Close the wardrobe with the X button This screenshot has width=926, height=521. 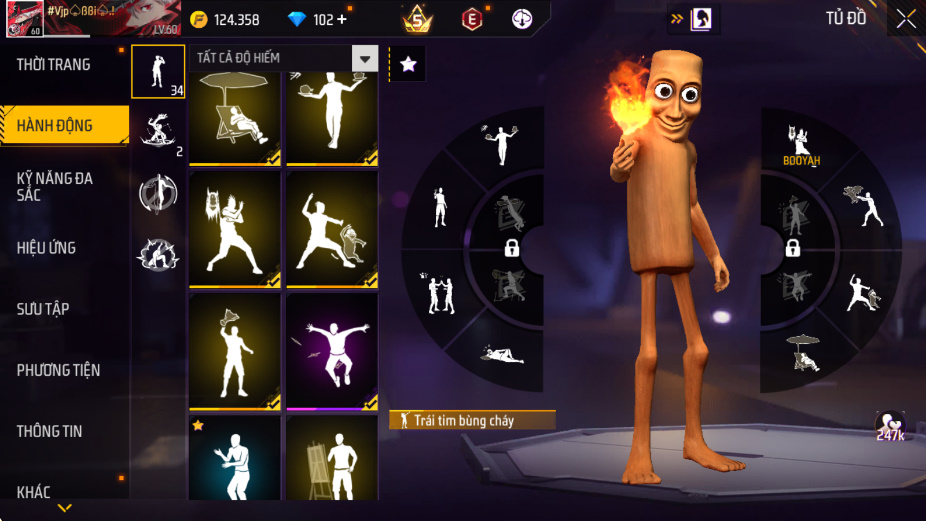pos(905,18)
